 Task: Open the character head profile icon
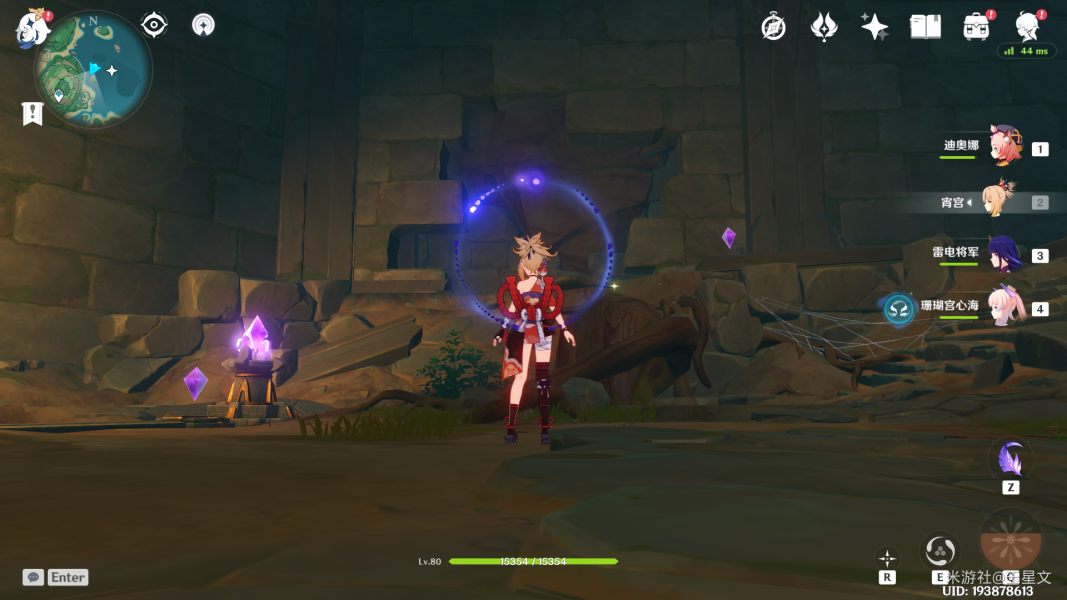(x=1026, y=26)
